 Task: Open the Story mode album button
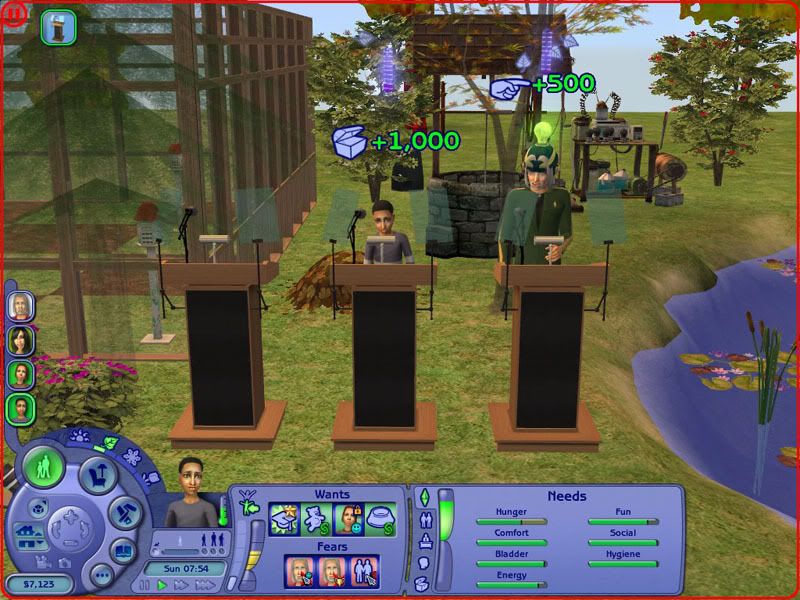tap(122, 550)
